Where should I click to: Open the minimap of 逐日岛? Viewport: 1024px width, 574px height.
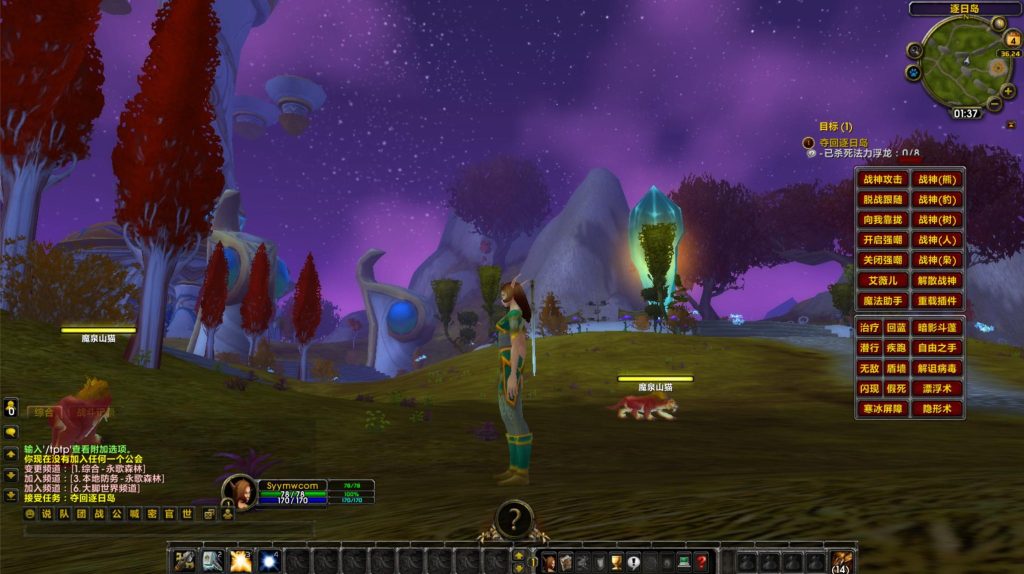point(953,61)
